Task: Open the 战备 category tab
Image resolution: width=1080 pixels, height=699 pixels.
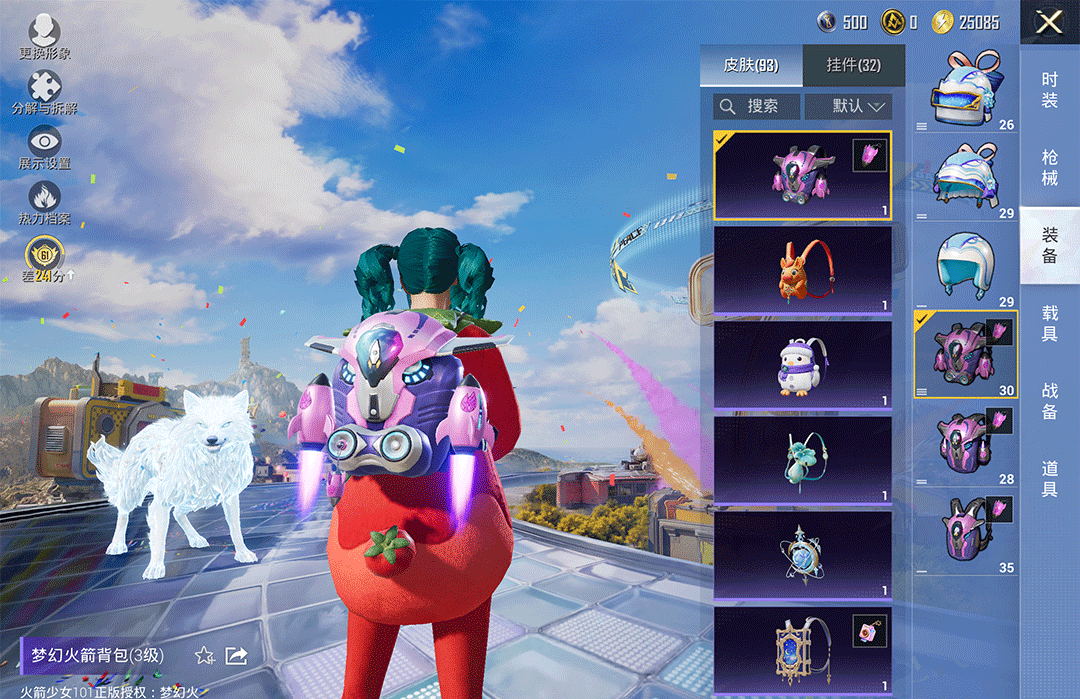Action: click(1050, 401)
